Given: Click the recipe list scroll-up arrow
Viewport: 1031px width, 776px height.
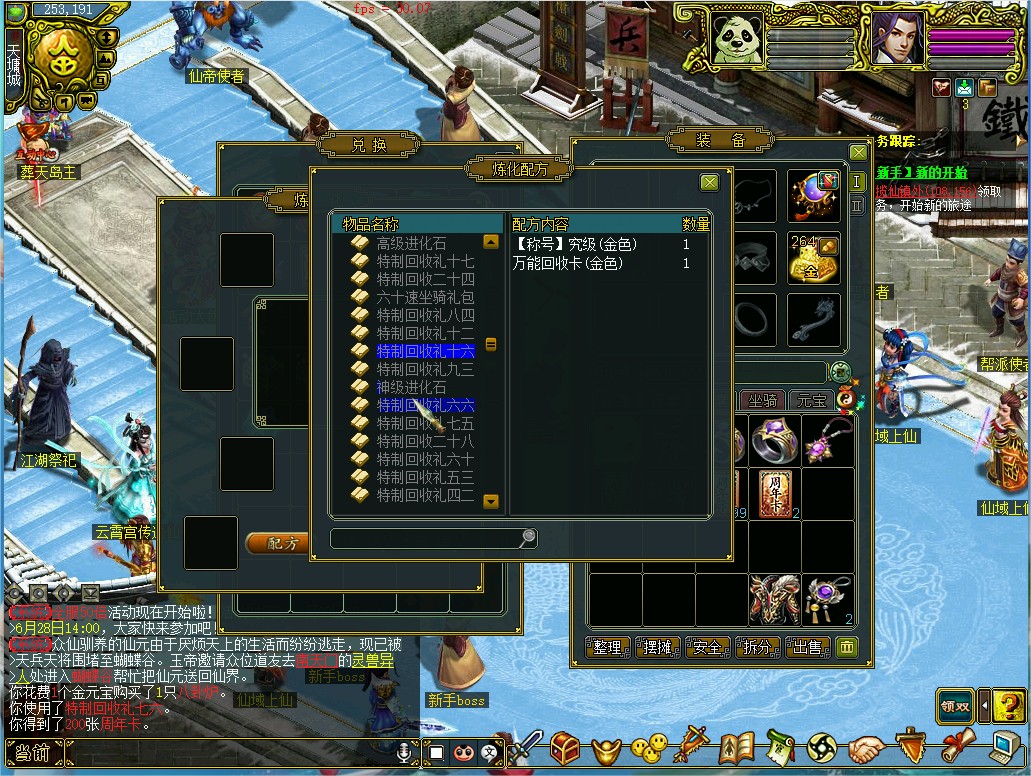Looking at the screenshot, I should point(491,241).
